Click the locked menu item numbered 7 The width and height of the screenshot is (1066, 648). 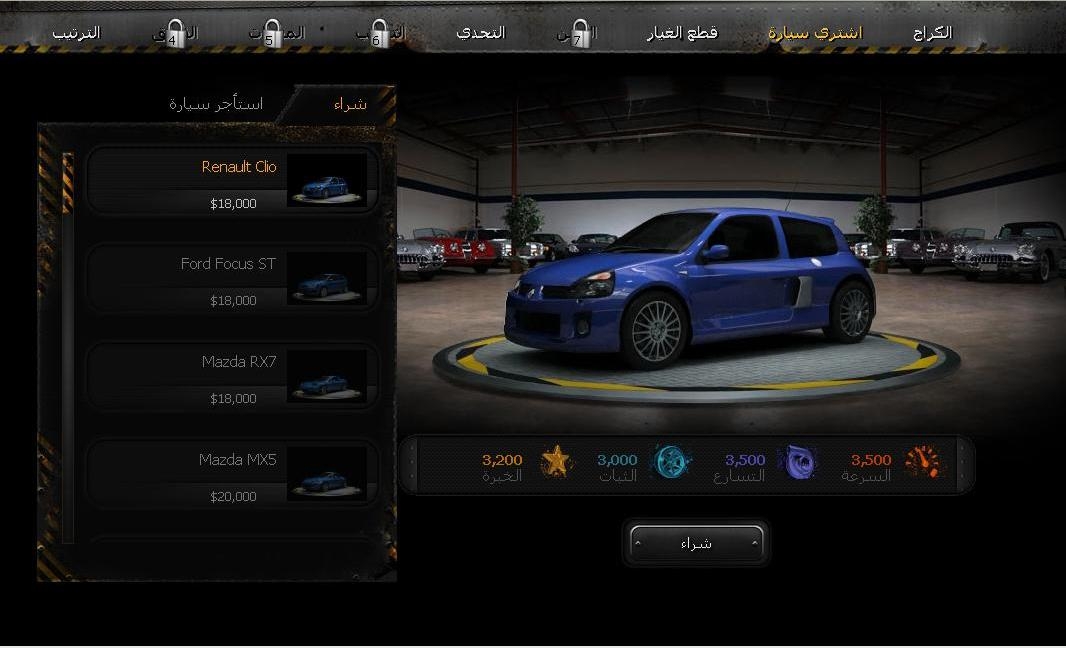click(x=577, y=35)
